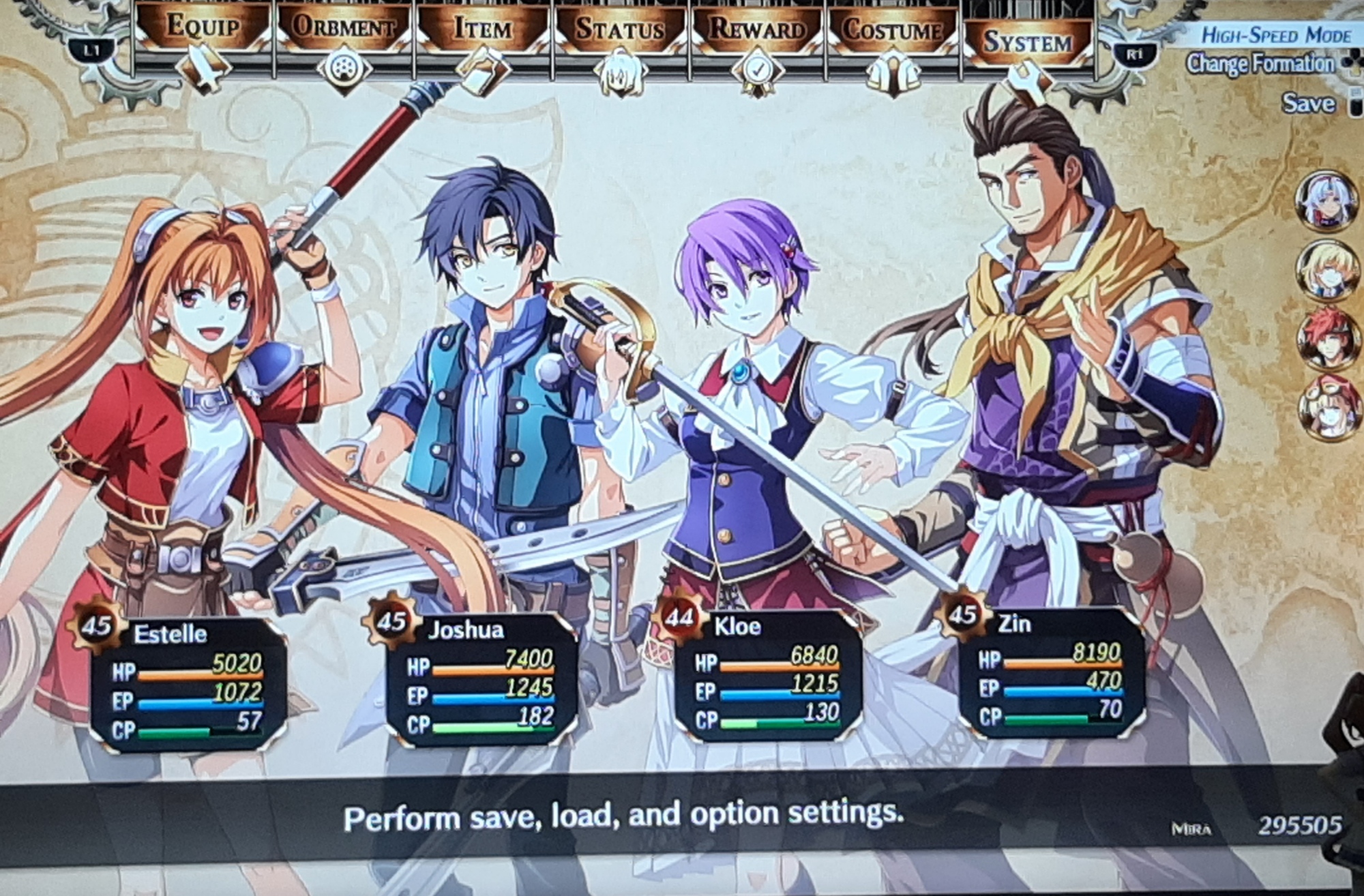The width and height of the screenshot is (1364, 896).
Task: Open the Equip menu tab
Action: coord(203,29)
